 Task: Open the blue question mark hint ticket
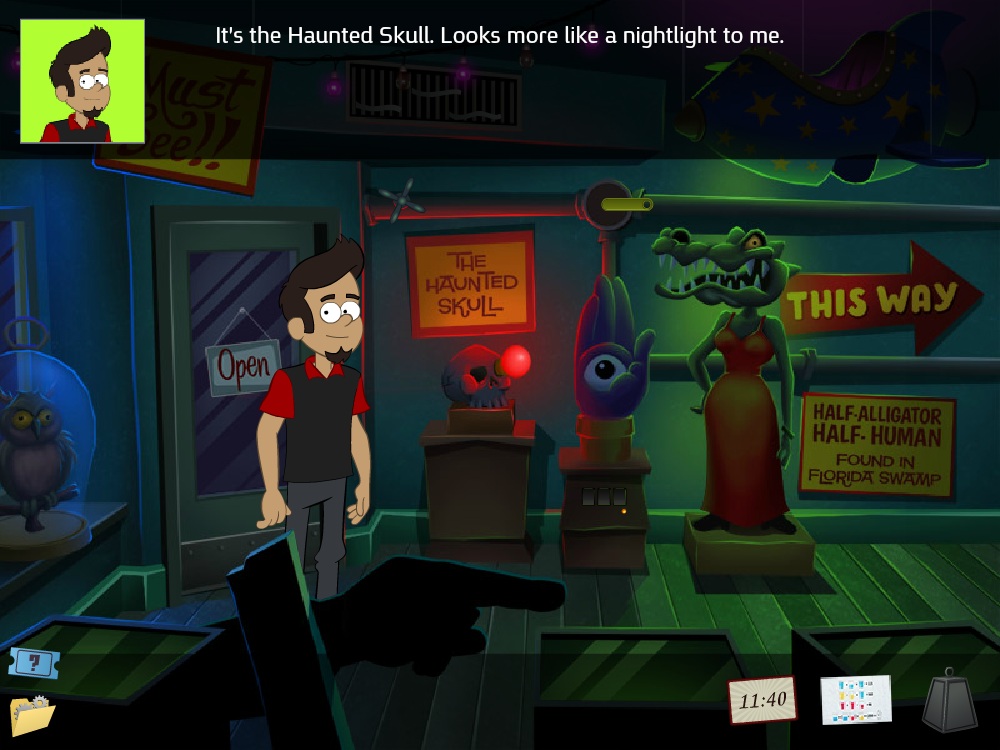point(34,662)
